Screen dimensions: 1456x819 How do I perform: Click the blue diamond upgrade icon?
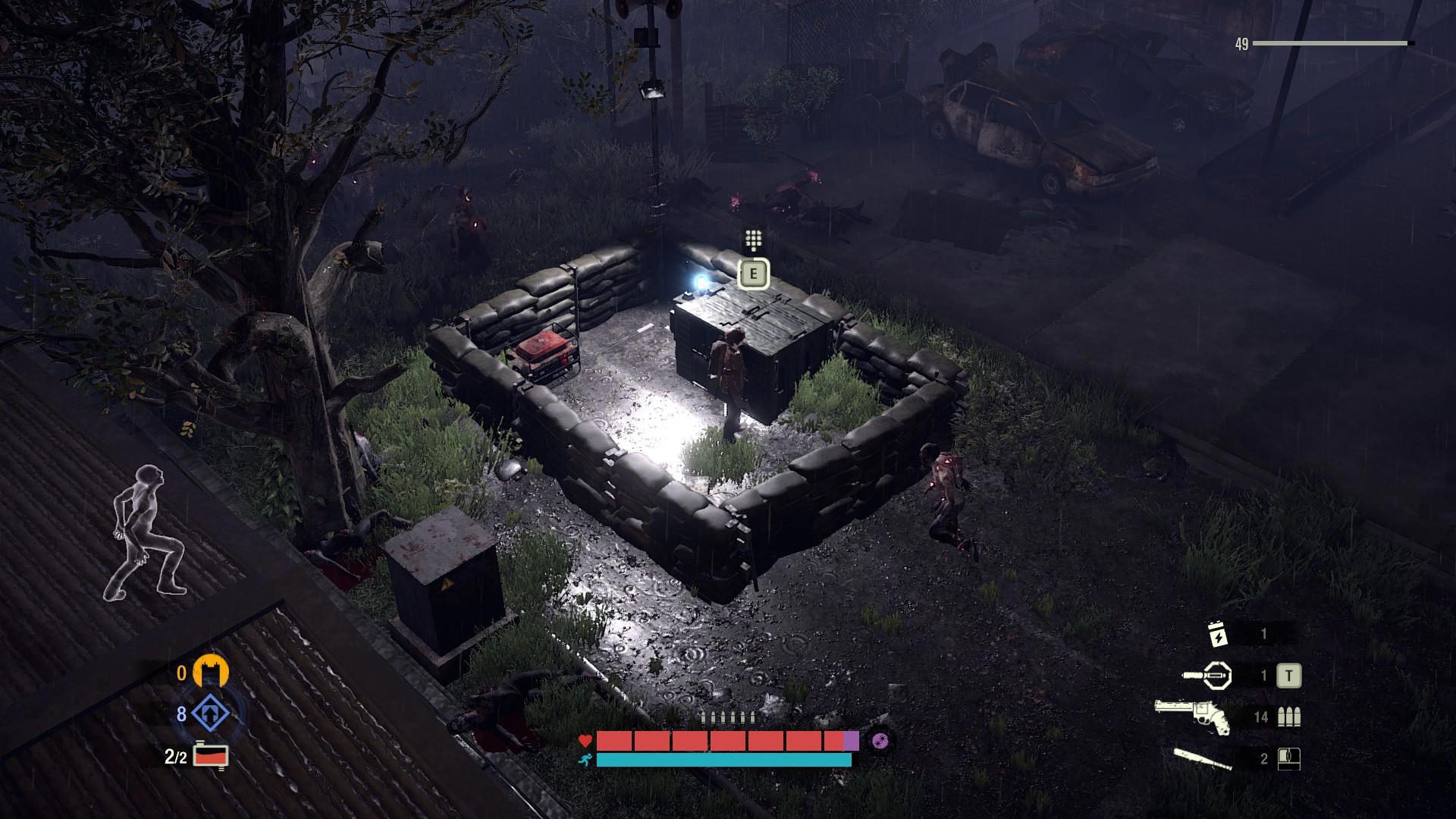[210, 714]
